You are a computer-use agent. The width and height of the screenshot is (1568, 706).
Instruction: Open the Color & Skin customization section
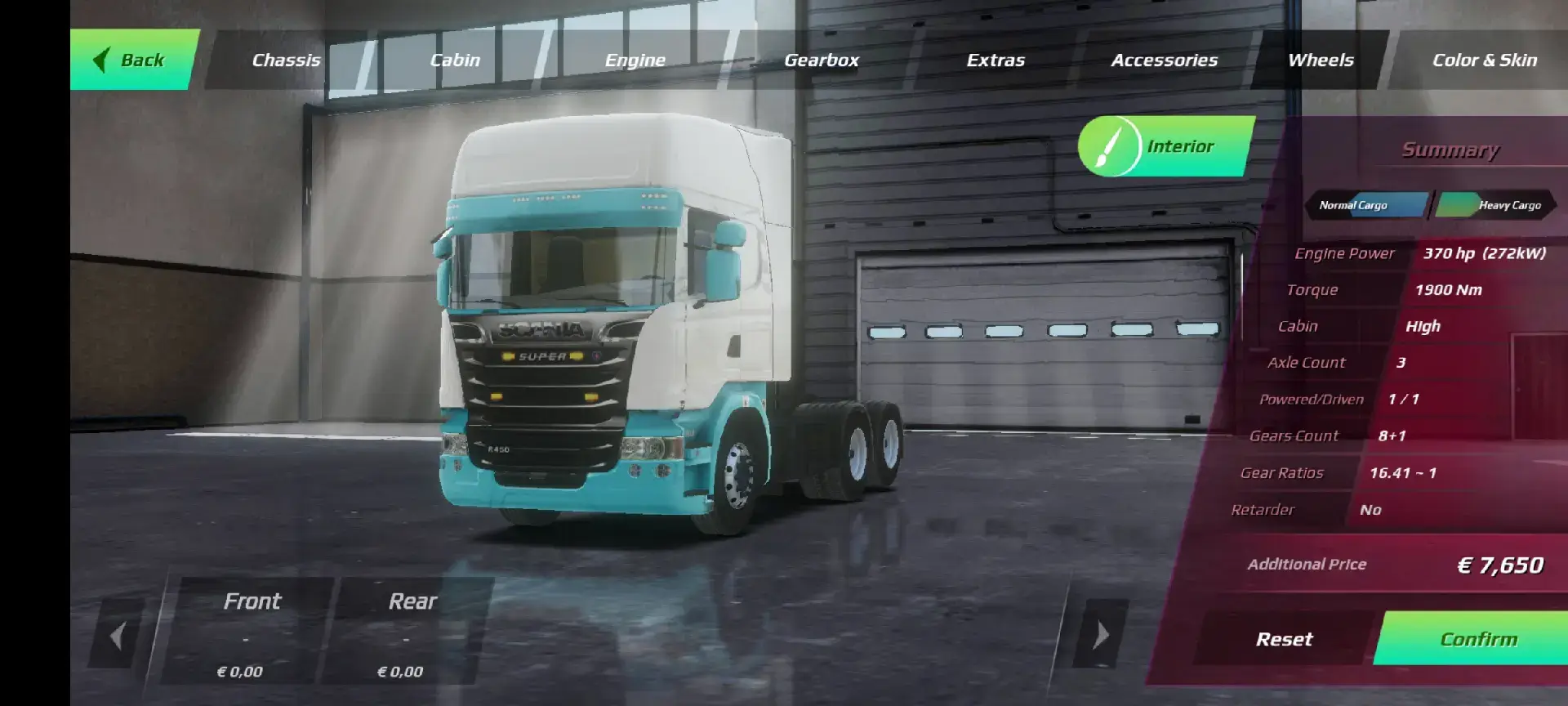1485,59
